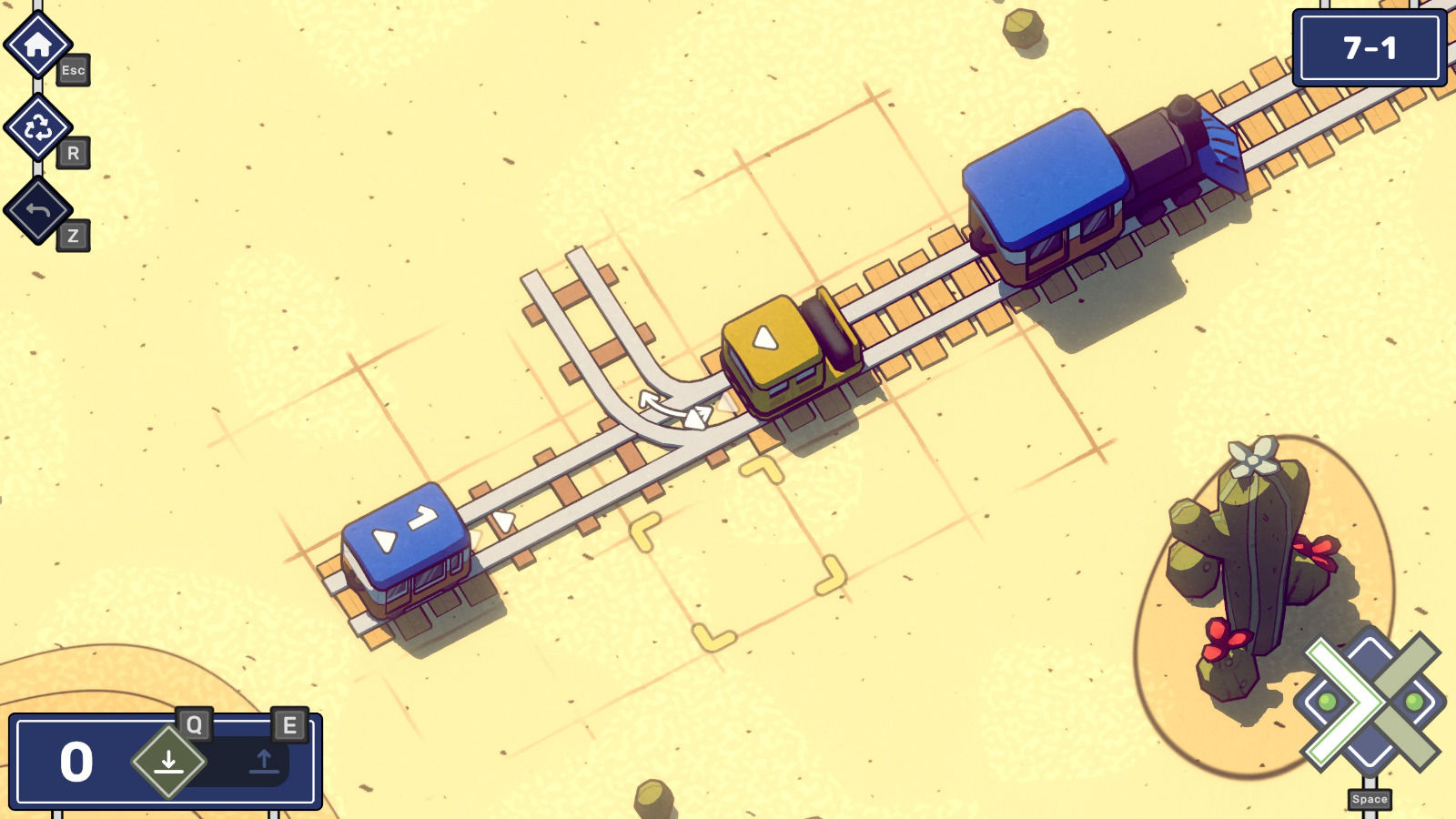Click the R key shortcut label
Screen dimensions: 1456x819
75,153
